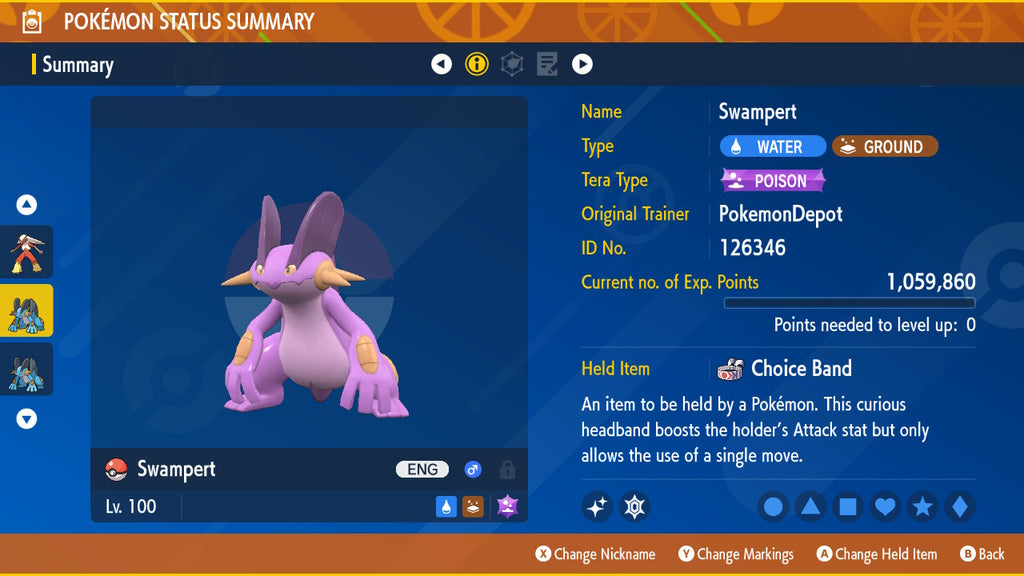Select the shiny sparkle icon
This screenshot has height=576, width=1024.
pyautogui.click(x=597, y=507)
